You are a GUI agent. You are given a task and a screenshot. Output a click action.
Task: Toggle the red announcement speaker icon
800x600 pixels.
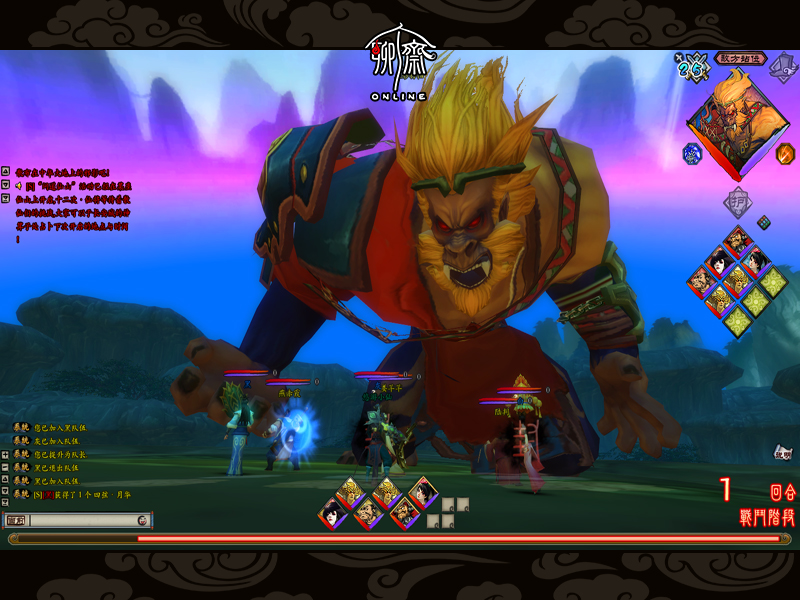pos(18,185)
